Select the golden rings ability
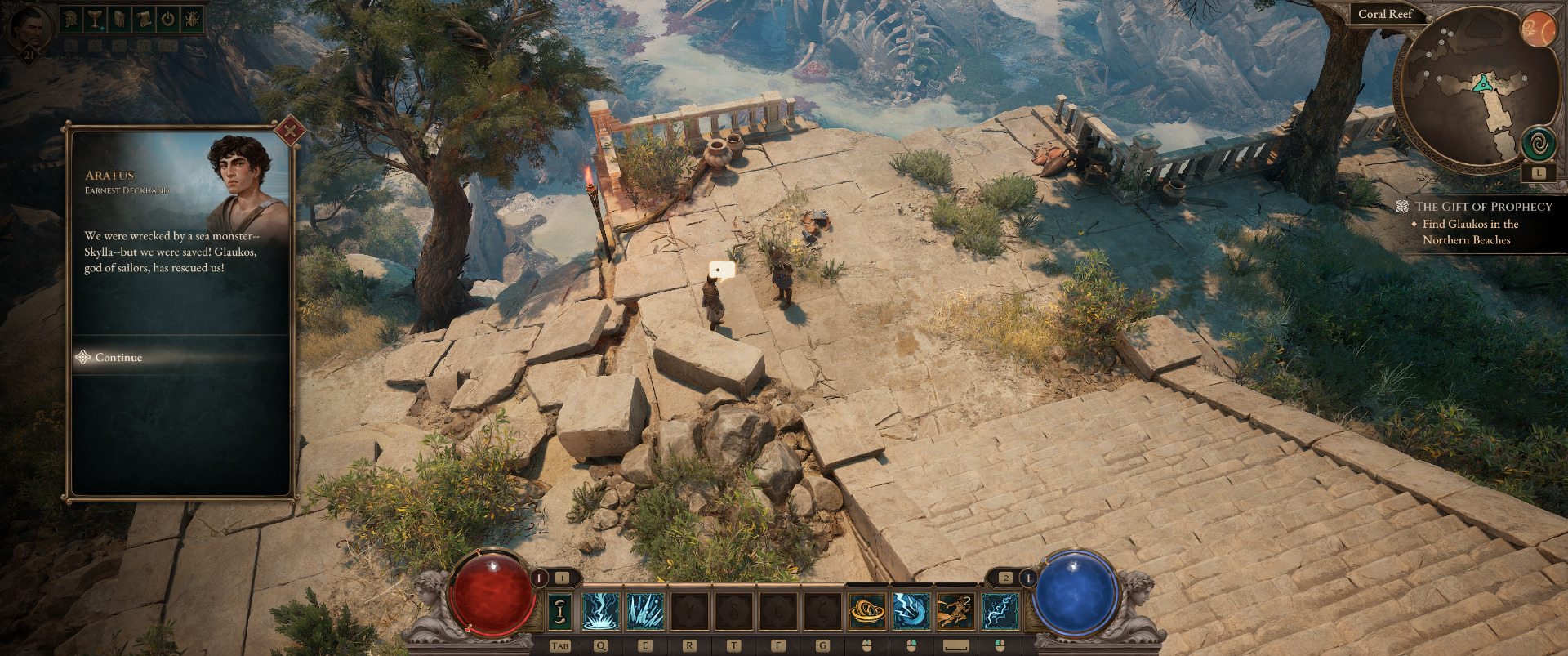This screenshot has width=1568, height=656. click(866, 611)
